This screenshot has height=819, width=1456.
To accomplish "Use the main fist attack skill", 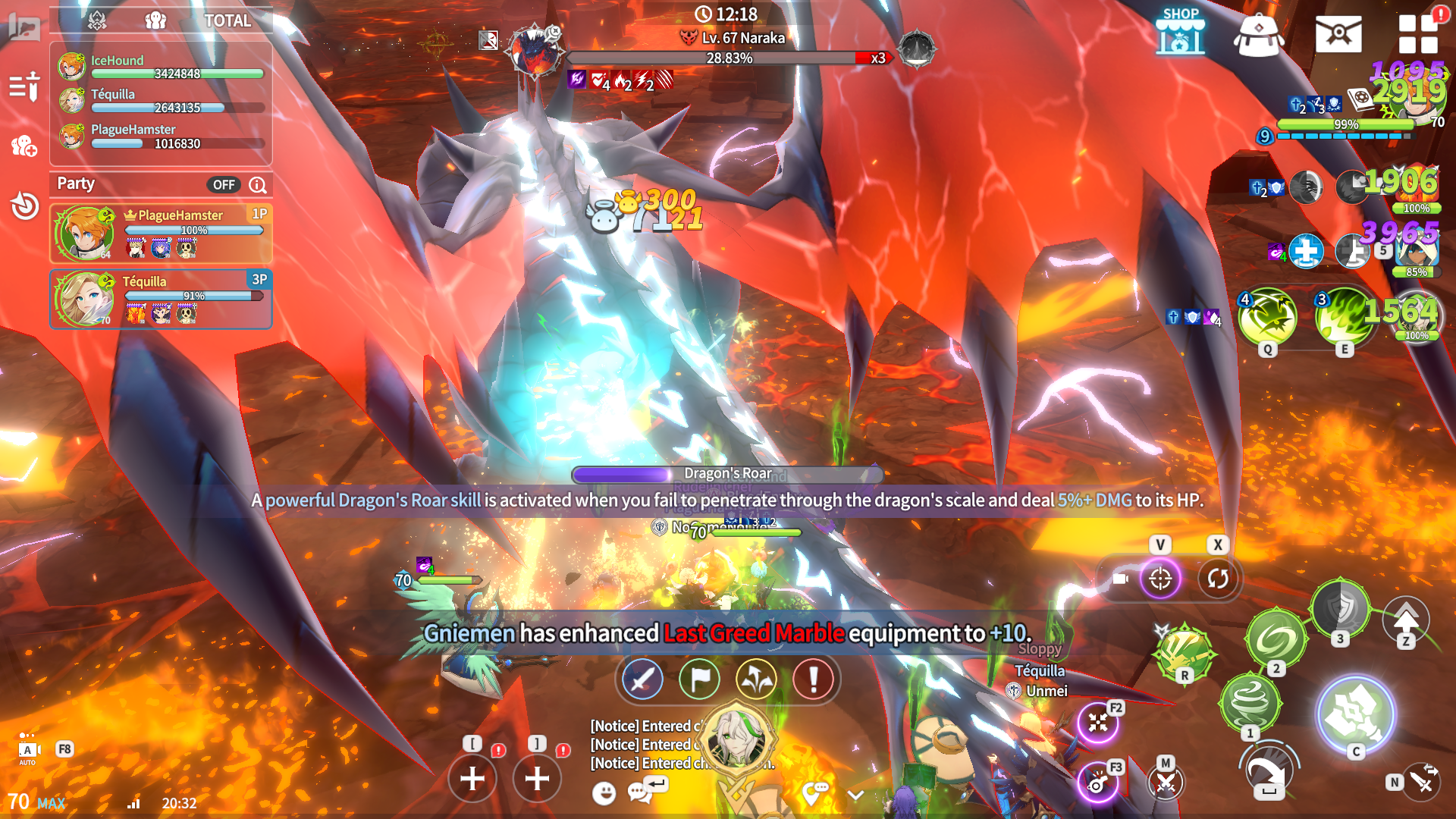I will (x=1355, y=713).
